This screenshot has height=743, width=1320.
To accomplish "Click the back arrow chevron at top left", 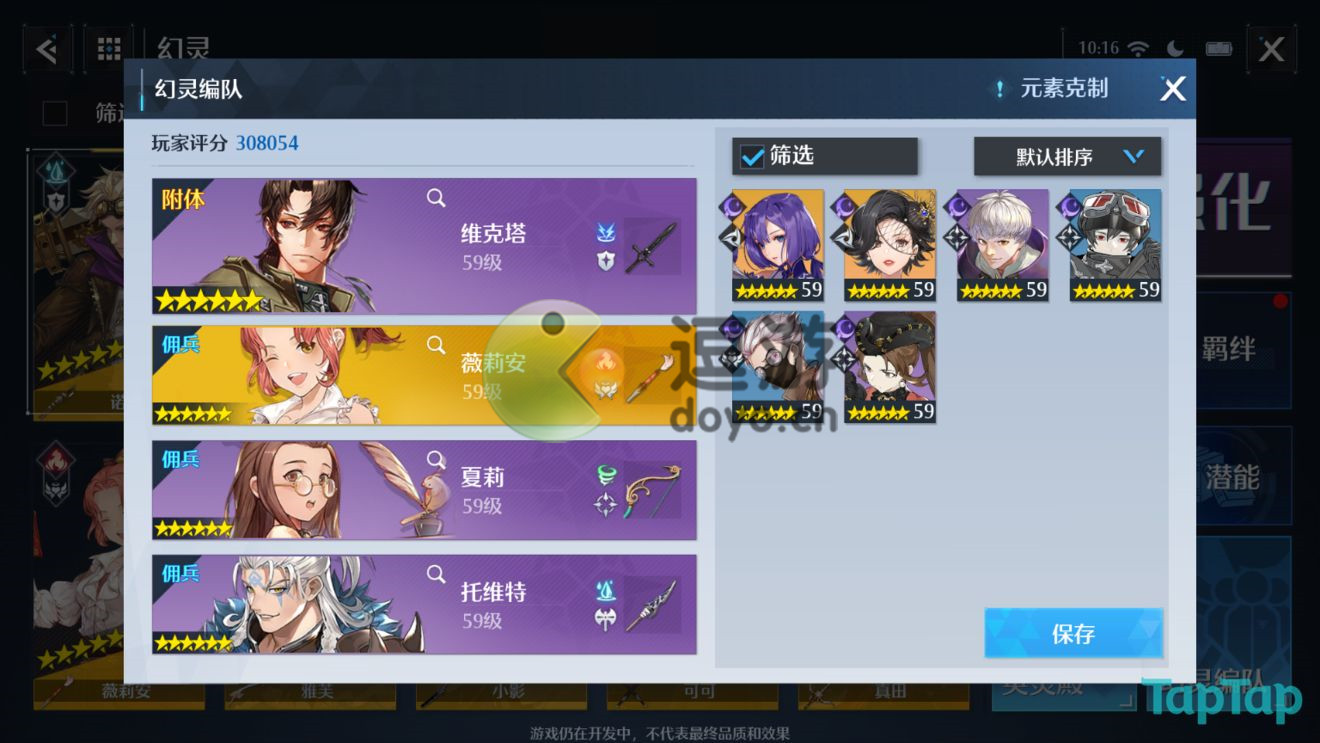I will pos(46,48).
